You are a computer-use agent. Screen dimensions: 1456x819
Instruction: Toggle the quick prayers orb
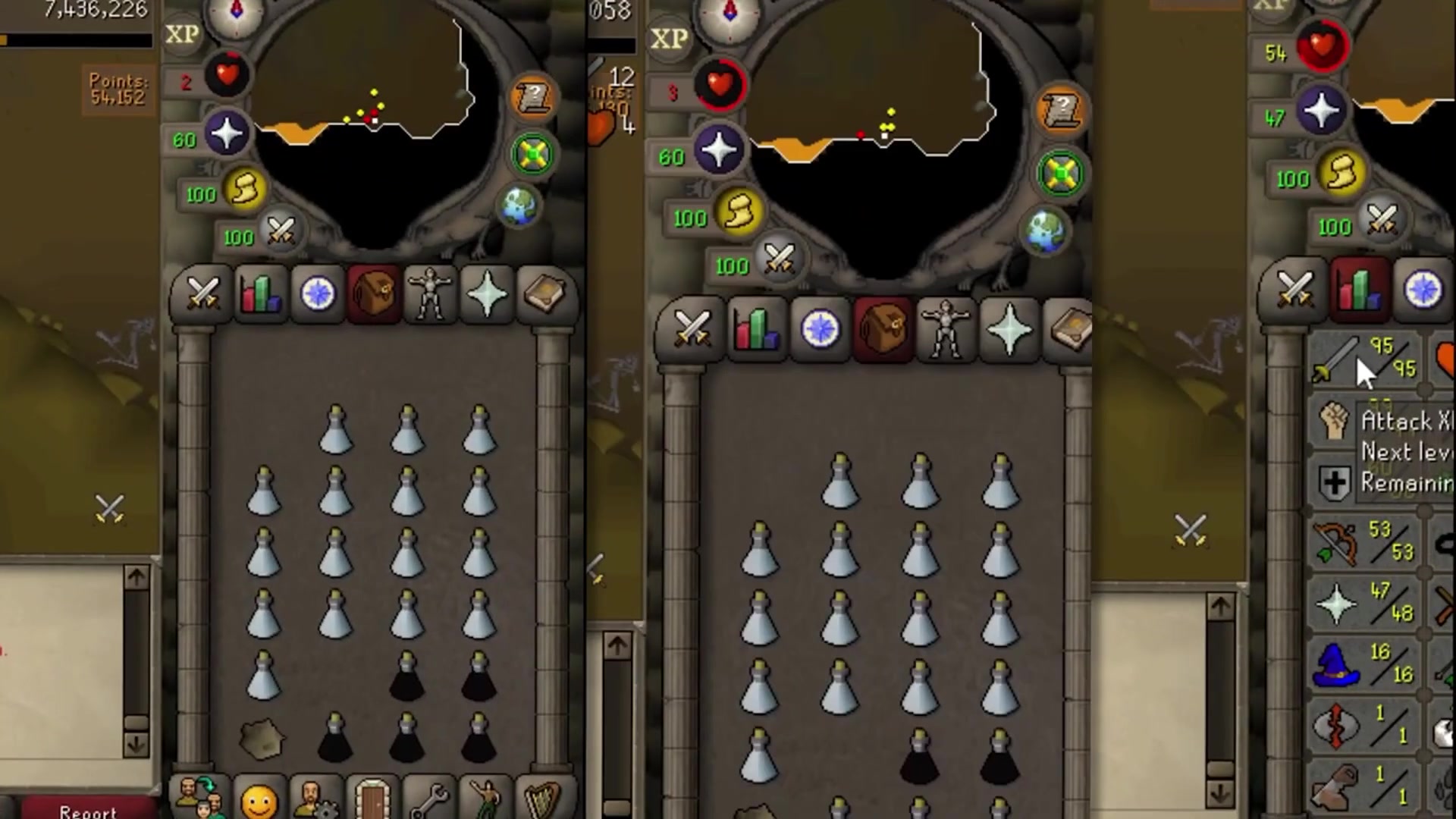coord(227,133)
